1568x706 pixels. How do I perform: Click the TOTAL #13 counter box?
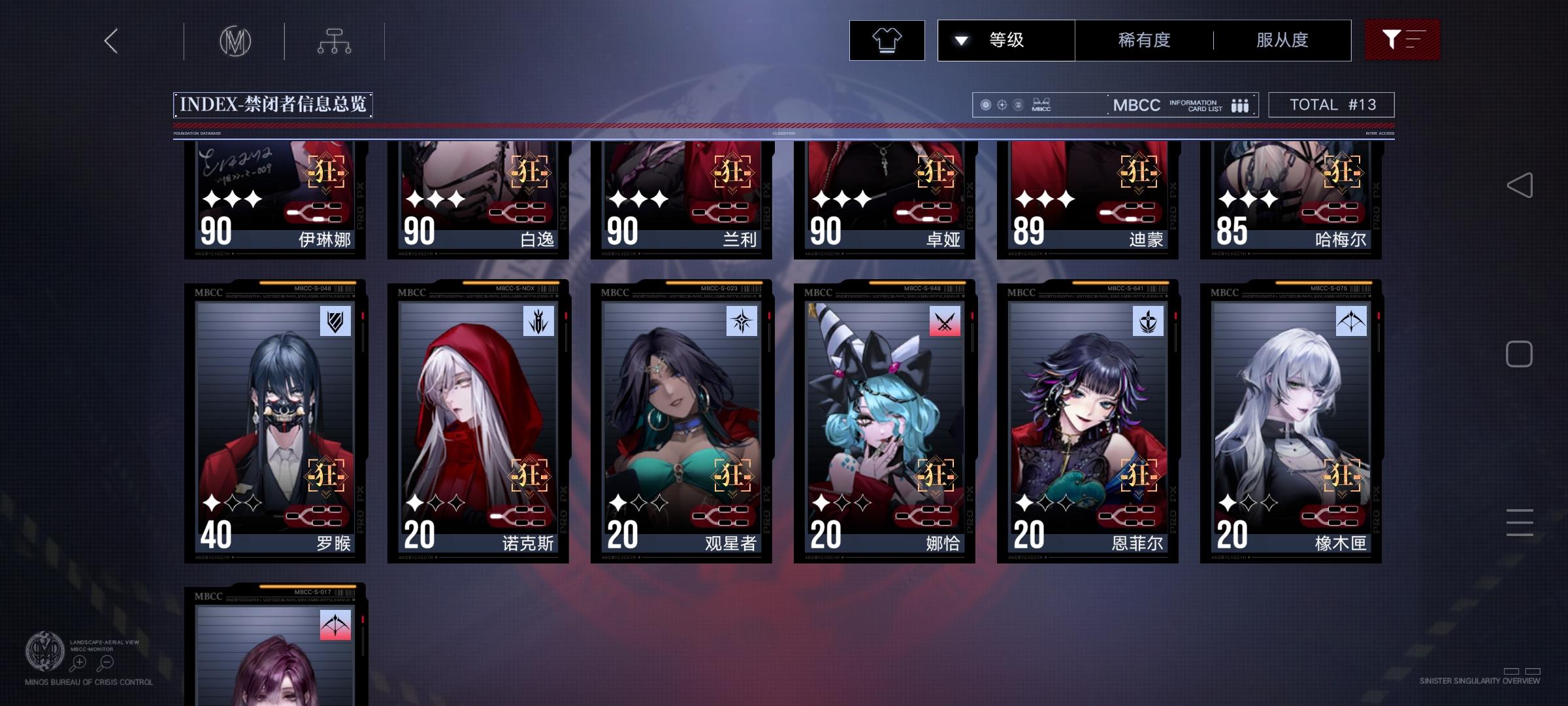pos(1331,104)
